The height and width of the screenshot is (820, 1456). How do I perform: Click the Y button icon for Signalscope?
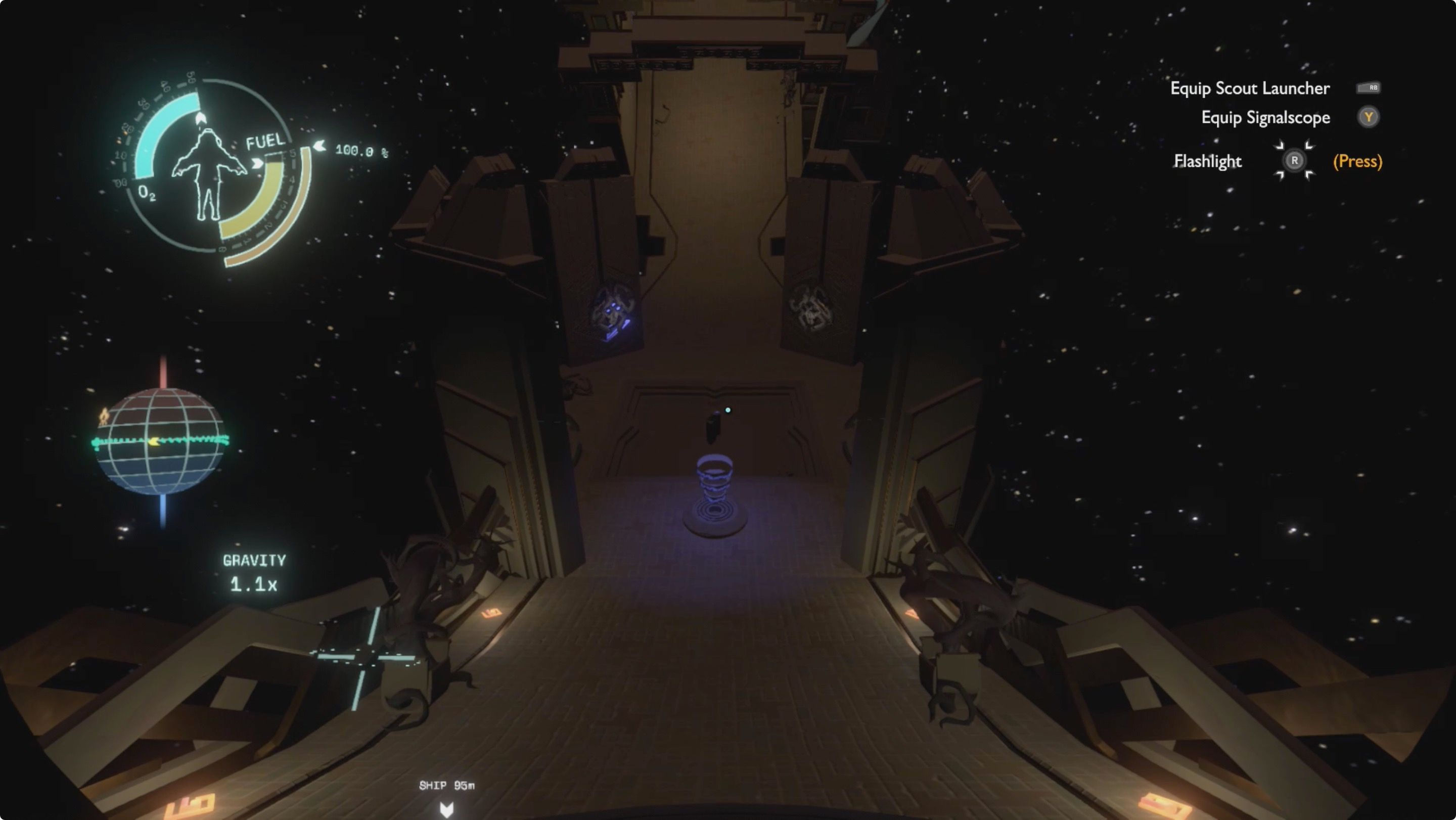[1369, 117]
